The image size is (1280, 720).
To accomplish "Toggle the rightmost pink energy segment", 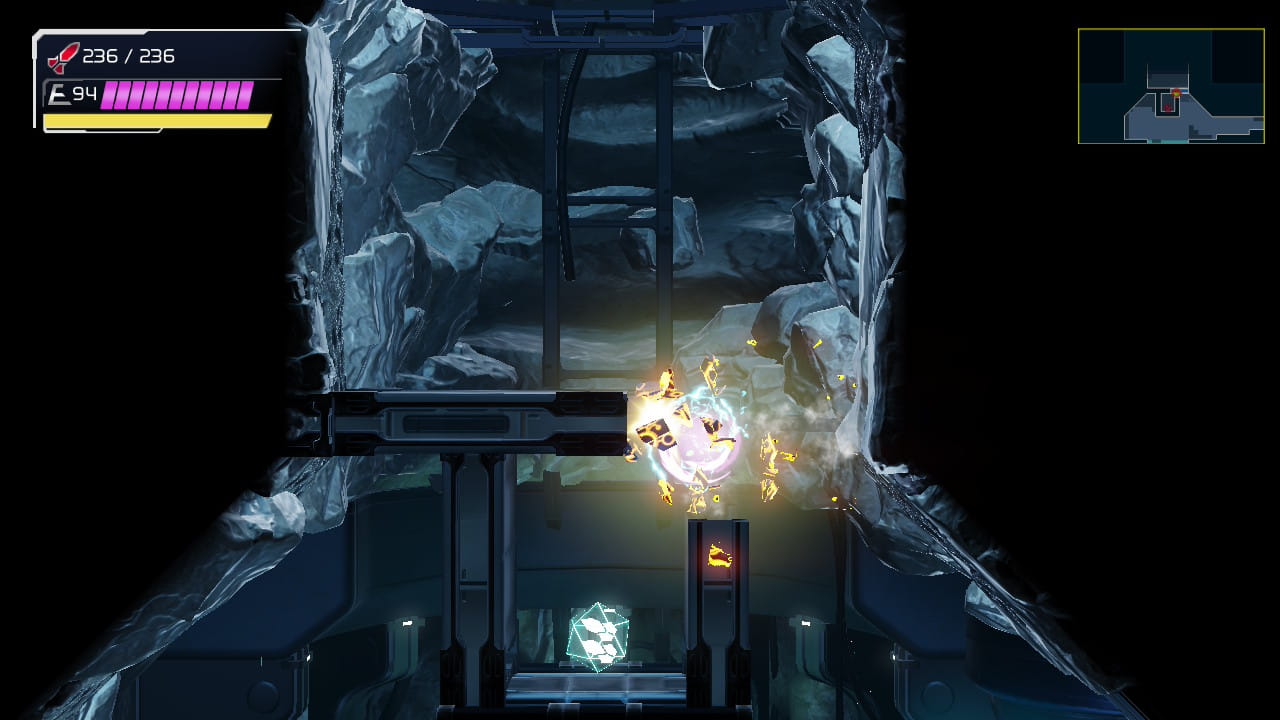I will (x=248, y=94).
